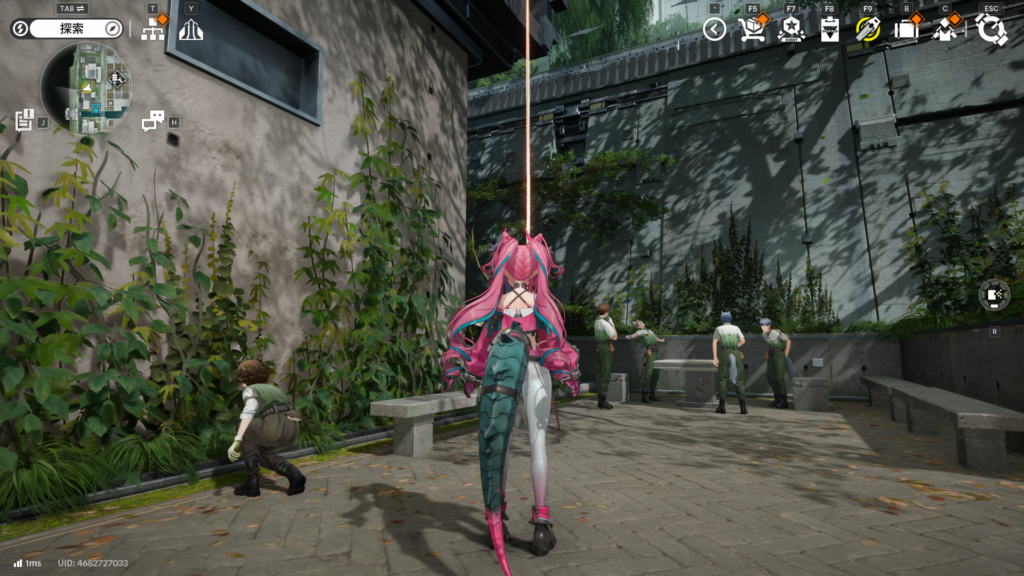Open the chat speech bubbles icon

pos(153,121)
